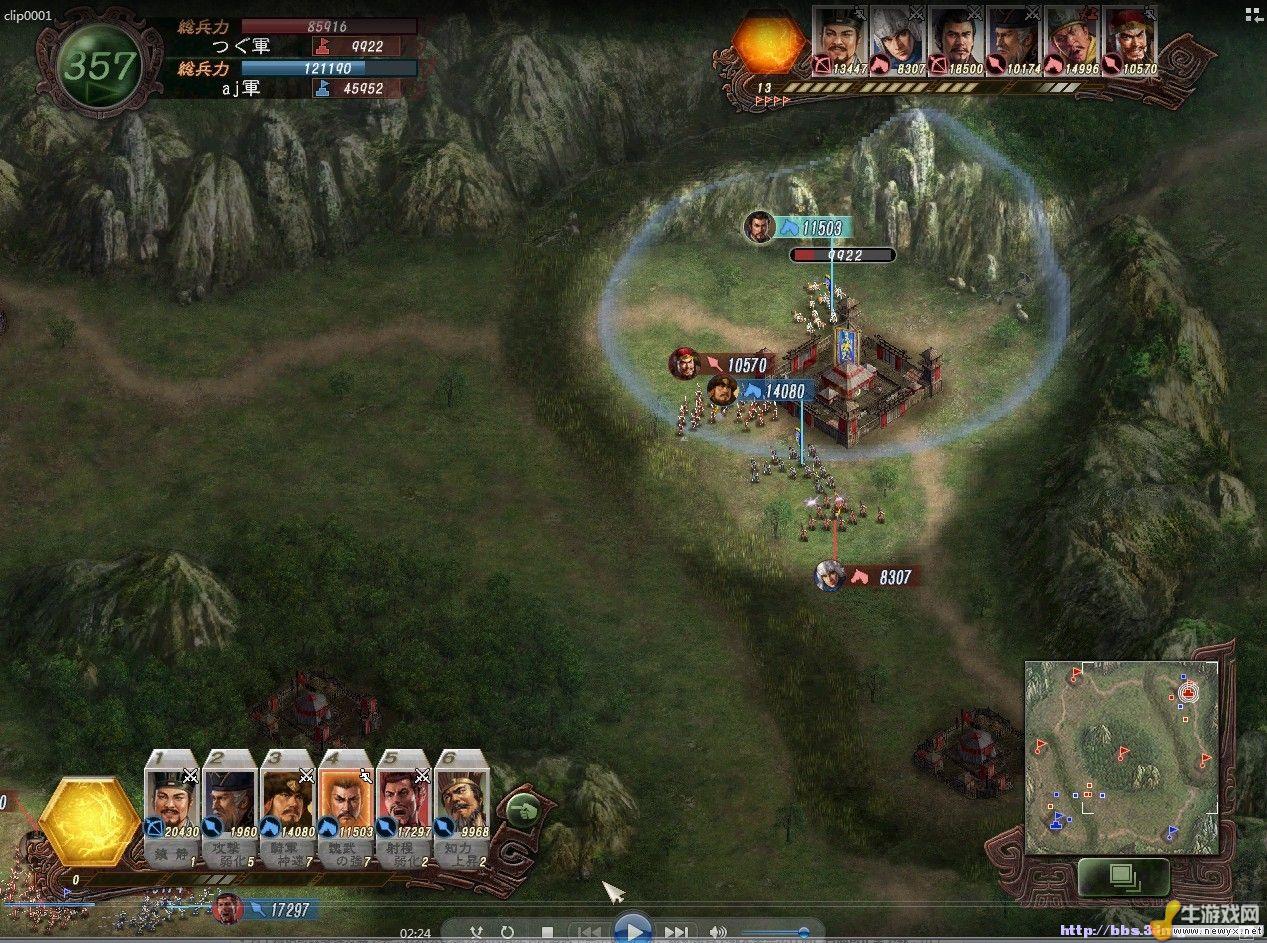Click the green overlapping-windows button below minimap

[1124, 876]
